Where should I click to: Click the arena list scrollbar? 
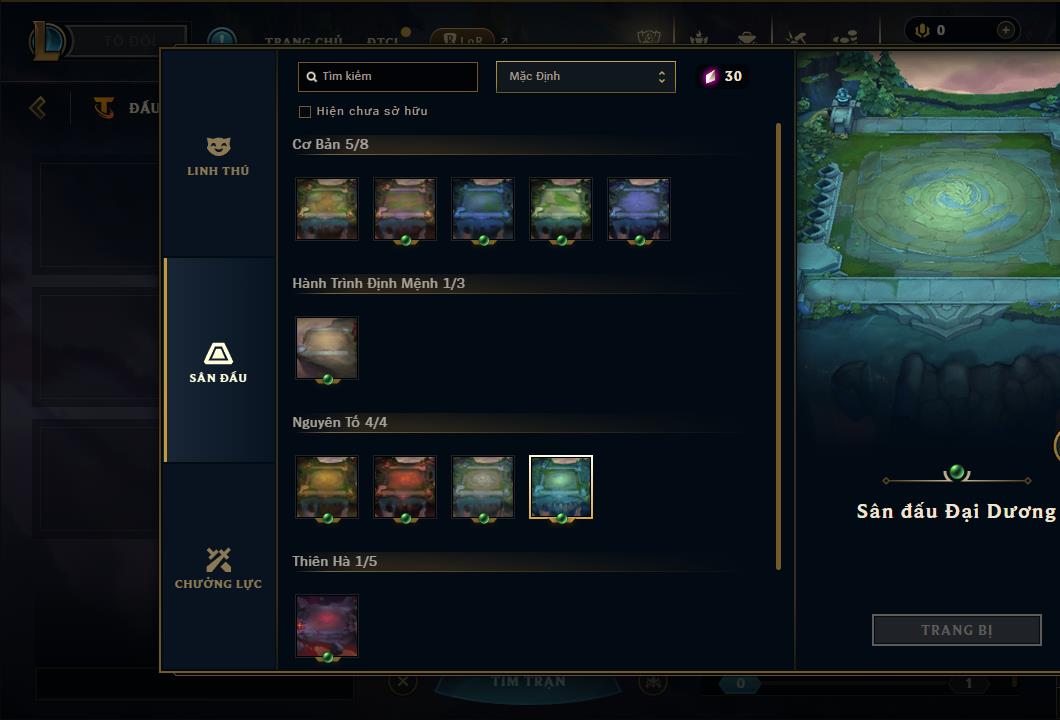click(x=778, y=345)
